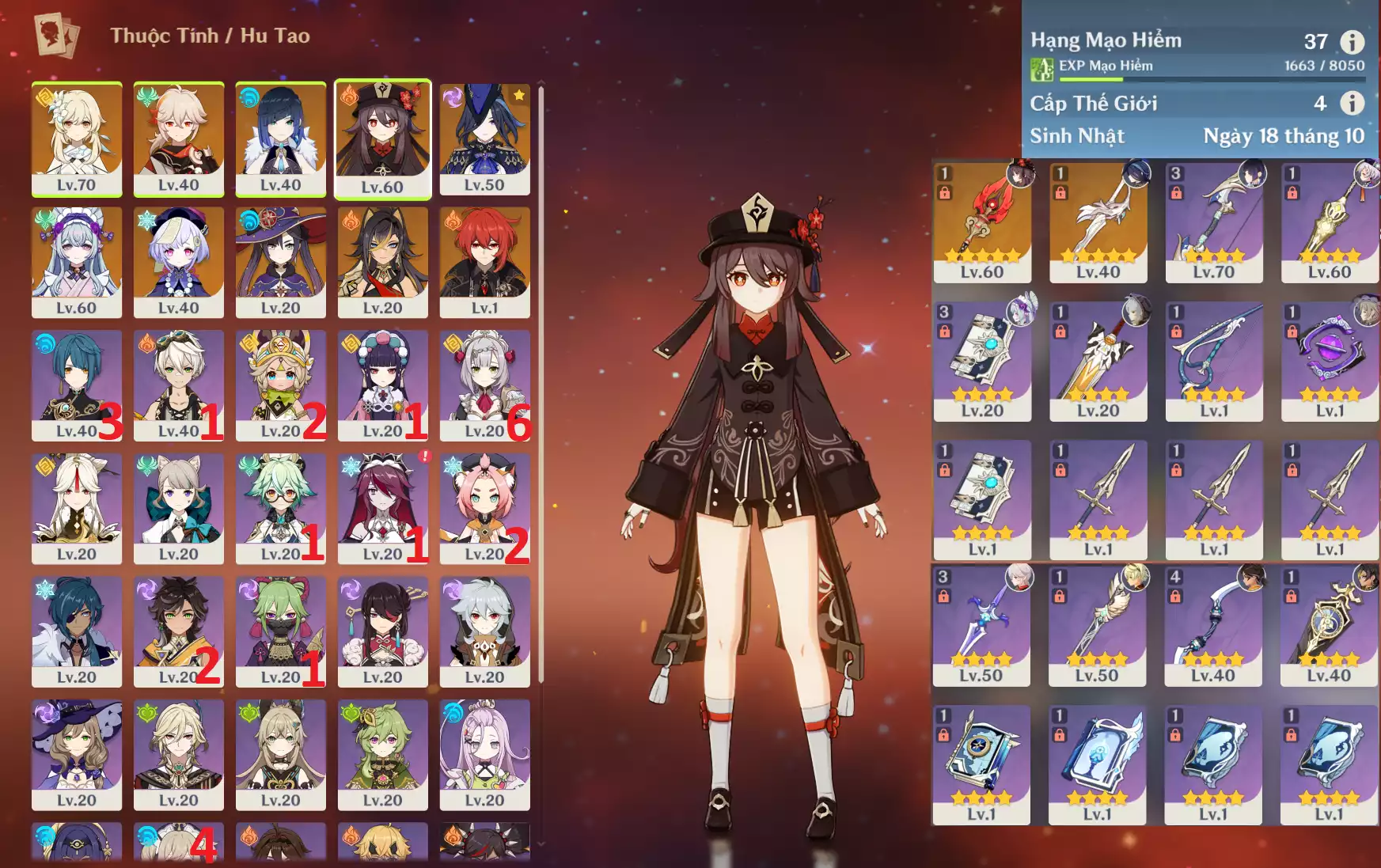Select the Lv.70 bow weapon slot
This screenshot has height=868, width=1381.
pyautogui.click(x=1213, y=222)
